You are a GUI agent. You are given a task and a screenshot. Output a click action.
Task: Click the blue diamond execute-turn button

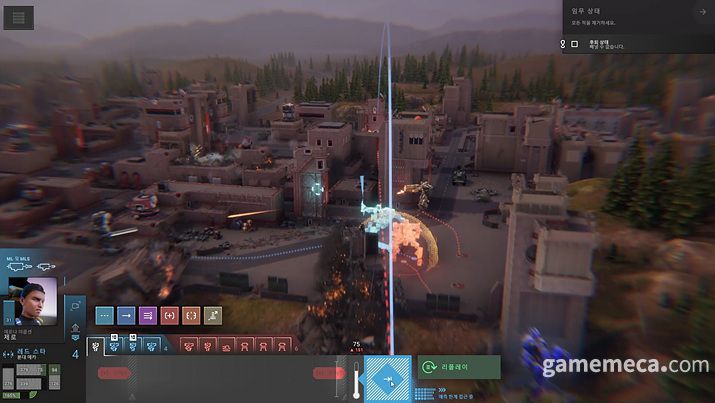click(x=387, y=379)
